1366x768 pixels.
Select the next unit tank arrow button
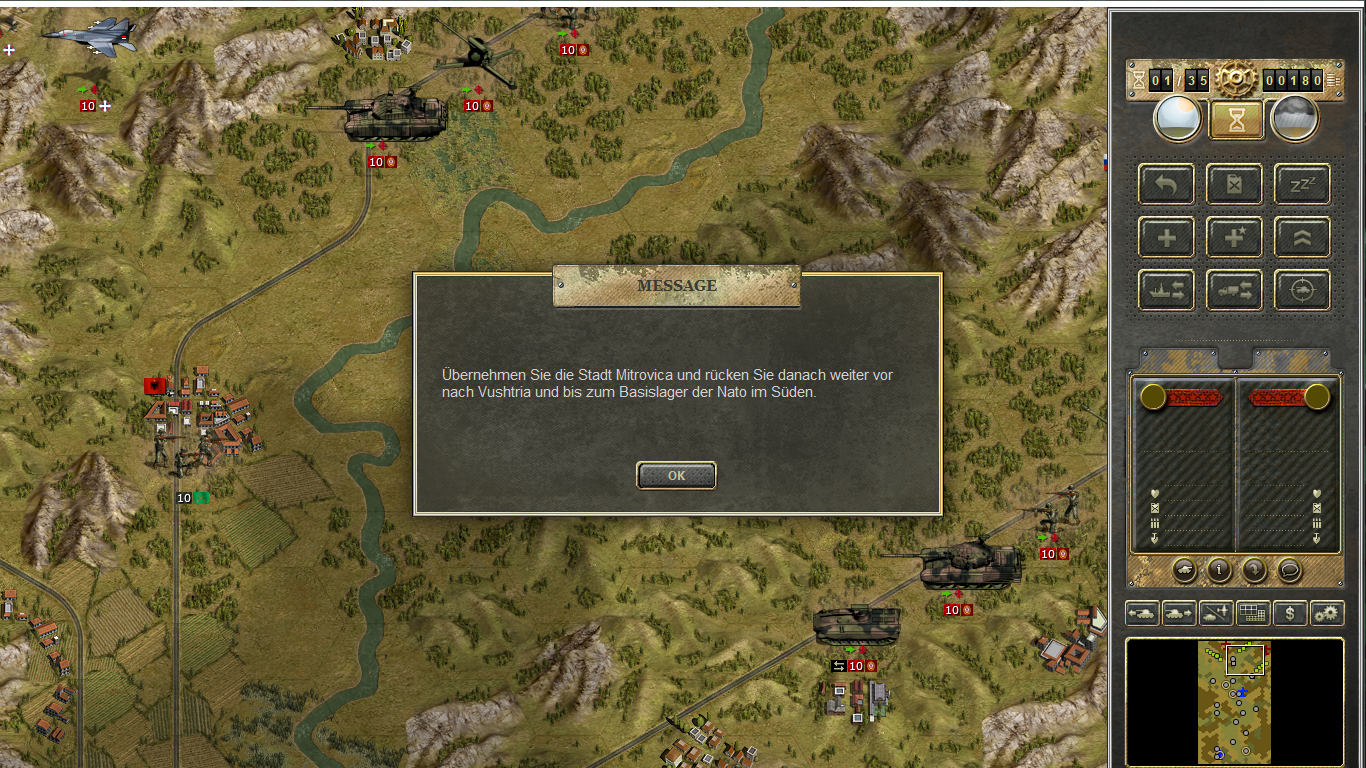pyautogui.click(x=1178, y=613)
